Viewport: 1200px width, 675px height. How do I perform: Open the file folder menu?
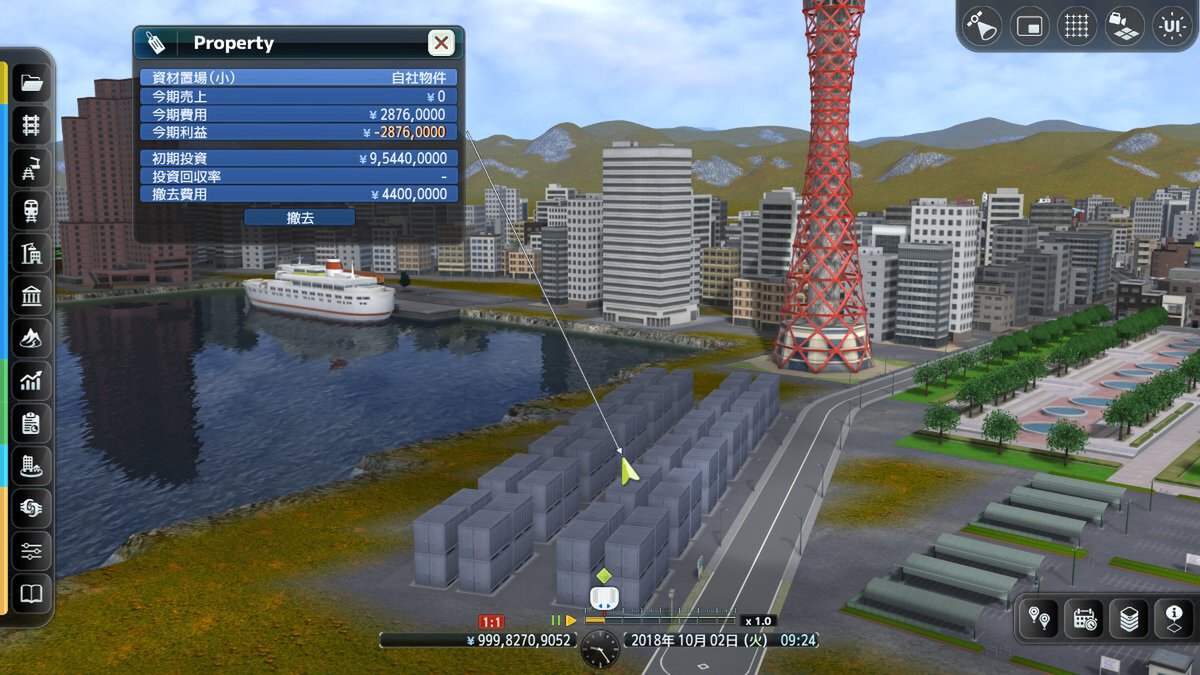tap(32, 83)
